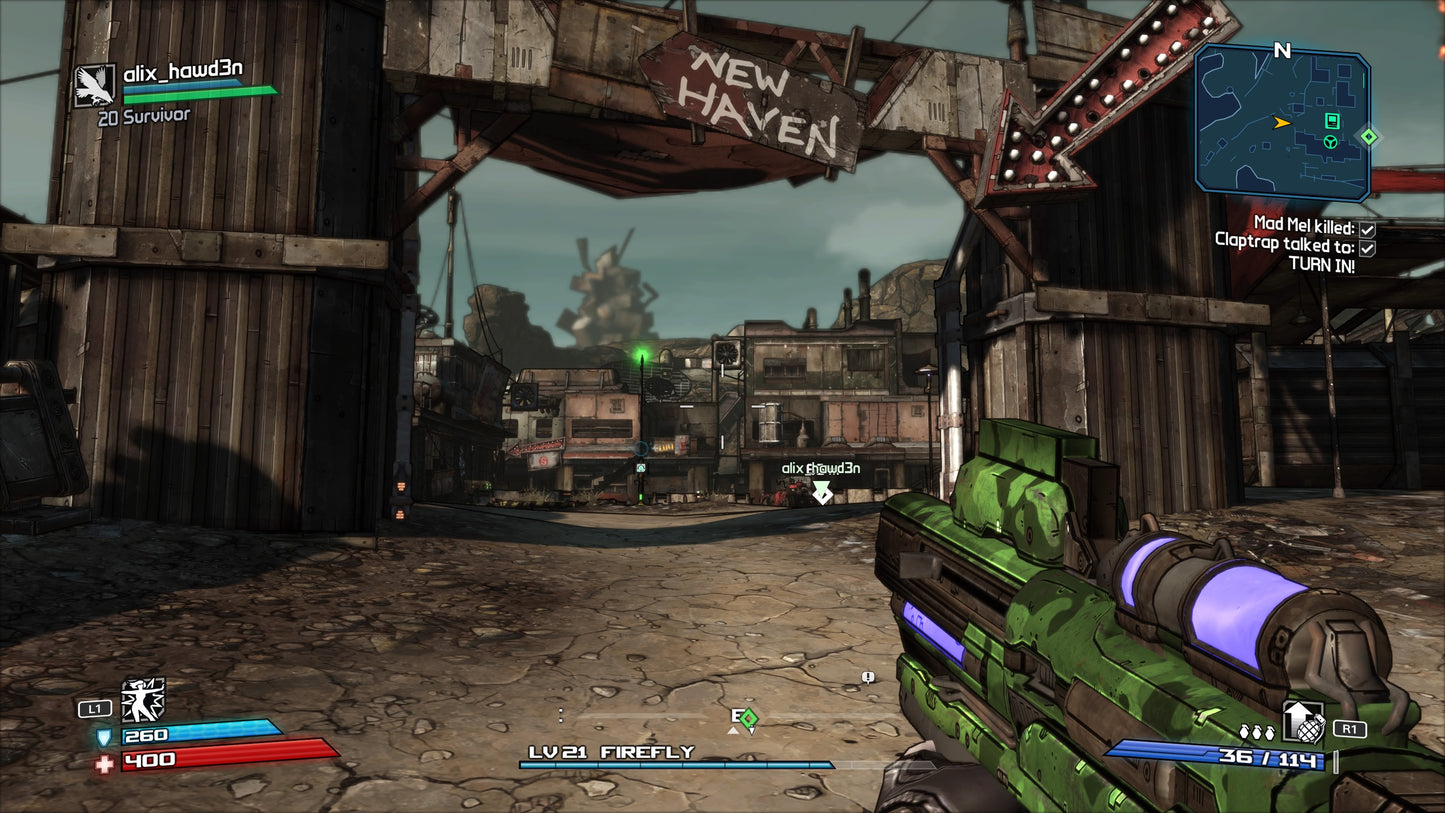Viewport: 1445px width, 813px height.
Task: Click the green diamond on the compass bar
Action: coord(748,717)
